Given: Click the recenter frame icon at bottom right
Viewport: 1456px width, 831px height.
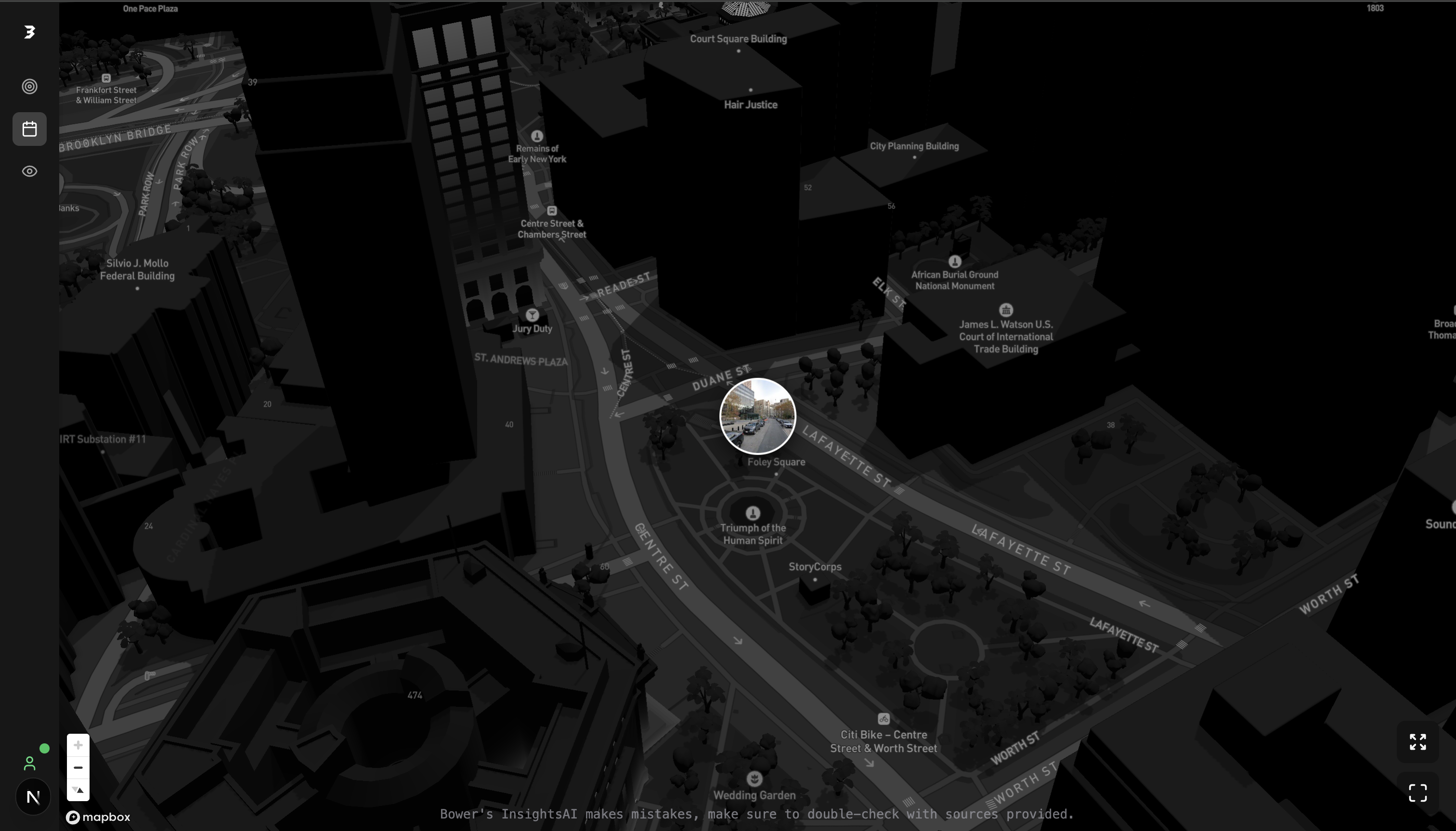Looking at the screenshot, I should tap(1418, 793).
